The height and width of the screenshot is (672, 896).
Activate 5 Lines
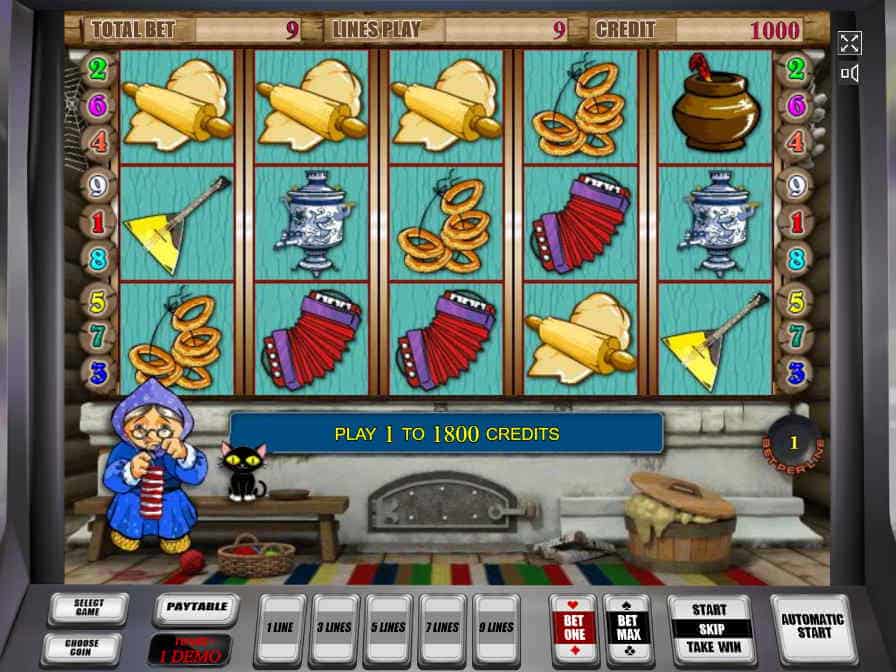[x=390, y=628]
